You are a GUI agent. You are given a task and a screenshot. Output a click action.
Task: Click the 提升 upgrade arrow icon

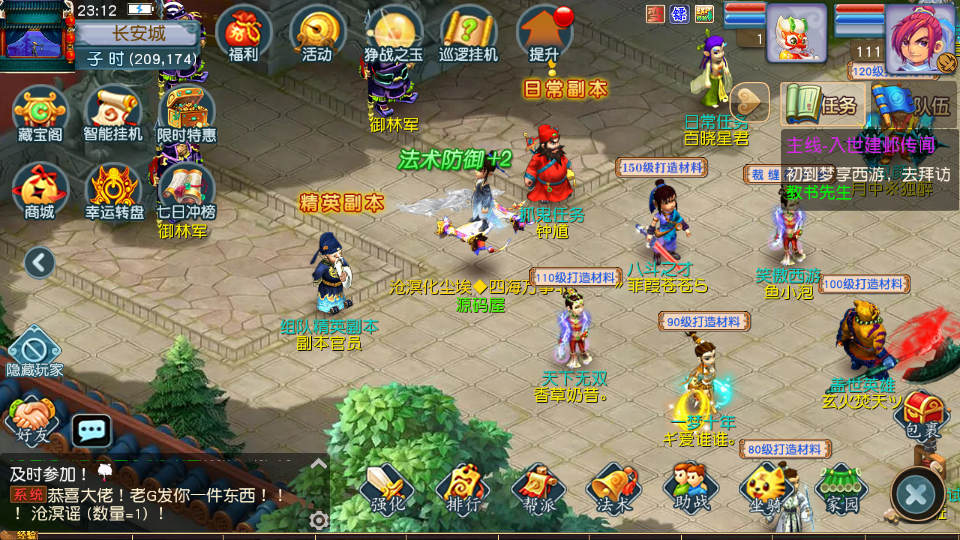pyautogui.click(x=544, y=33)
